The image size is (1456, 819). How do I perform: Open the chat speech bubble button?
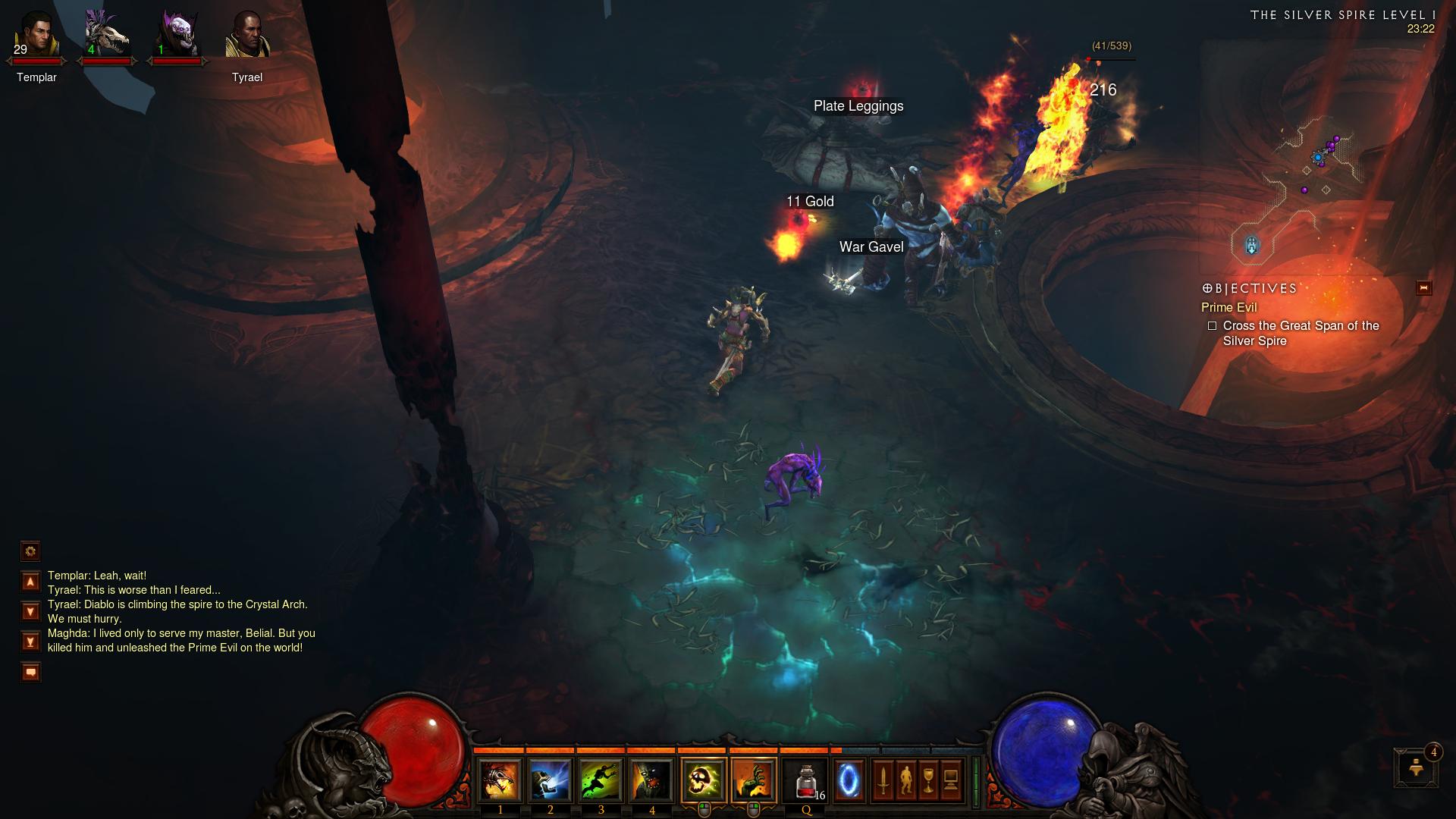pos(30,672)
